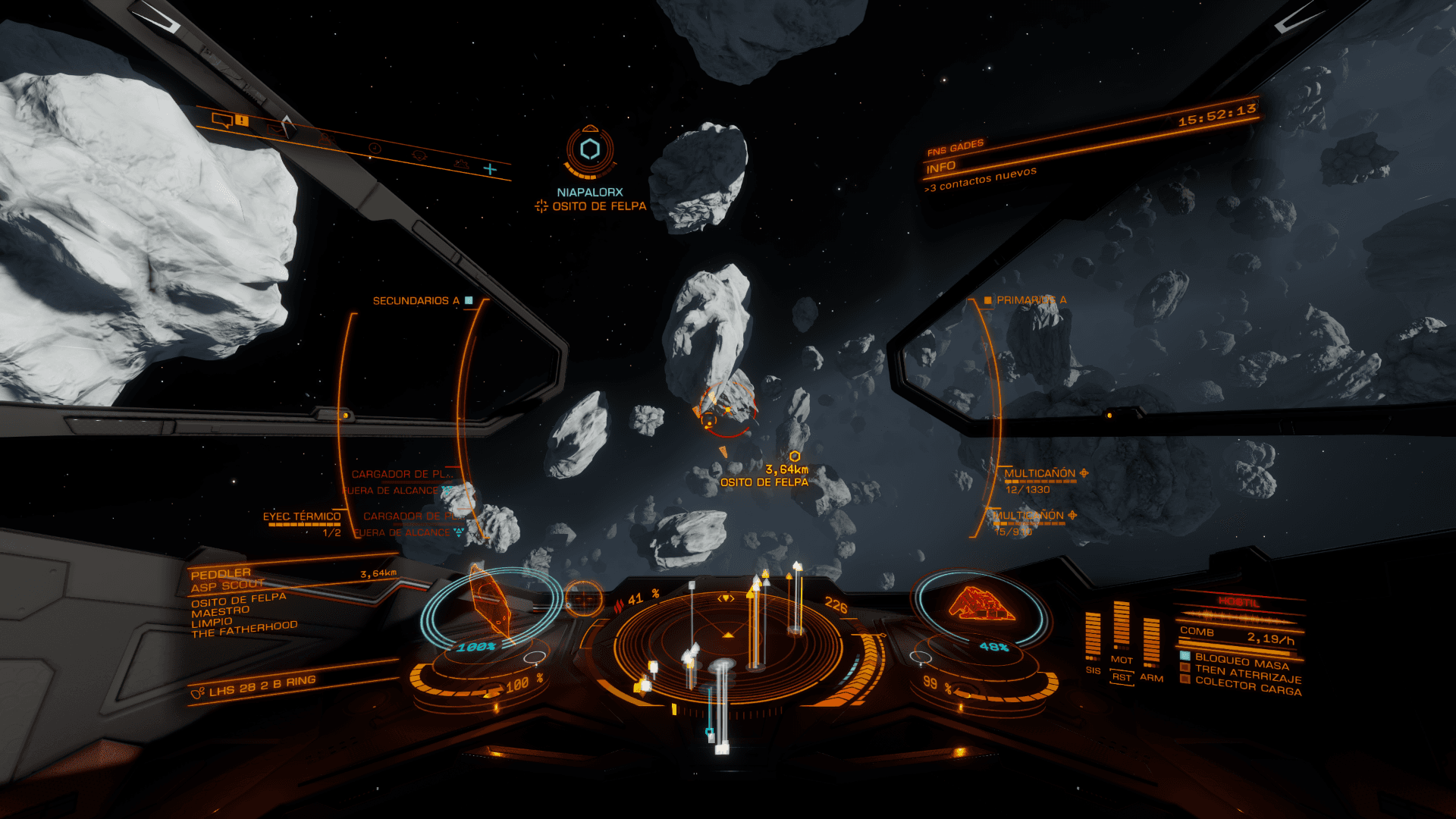This screenshot has height=819, width=1456.
Task: Show the friends and social tab
Action: click(x=326, y=139)
